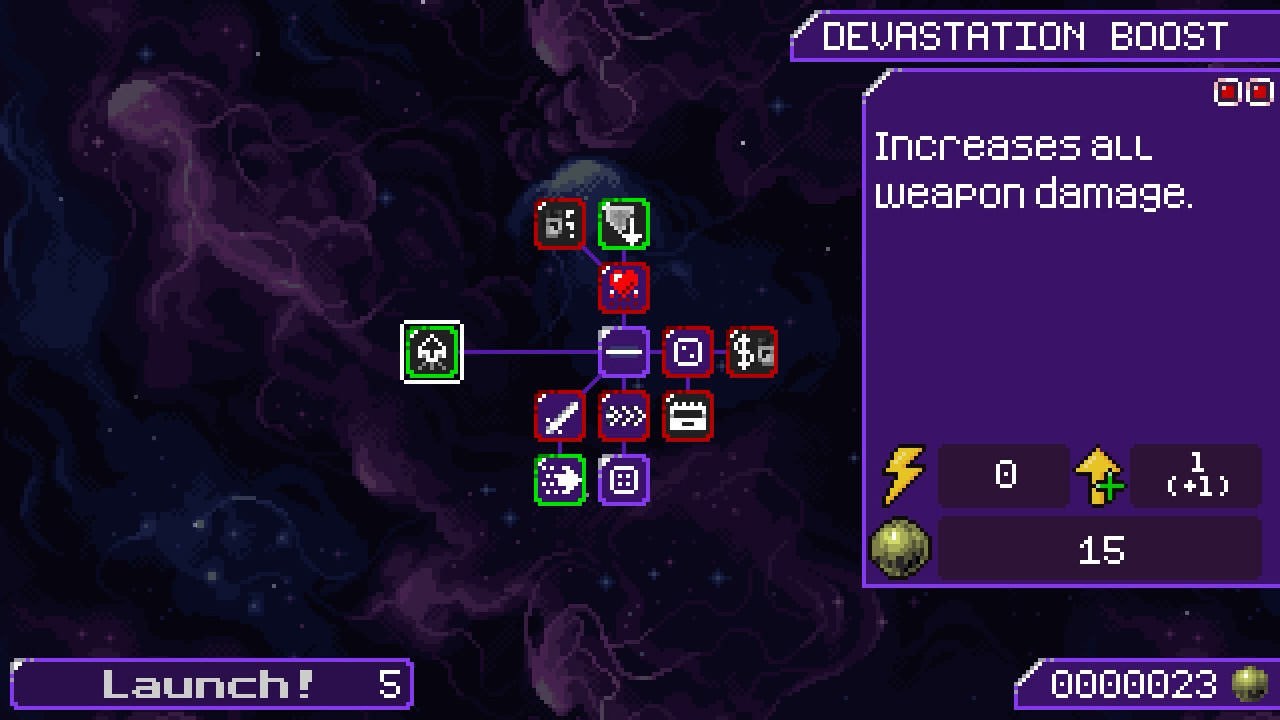Image resolution: width=1280 pixels, height=720 pixels.
Task: Select the grid window node at the bottom
Action: click(624, 480)
